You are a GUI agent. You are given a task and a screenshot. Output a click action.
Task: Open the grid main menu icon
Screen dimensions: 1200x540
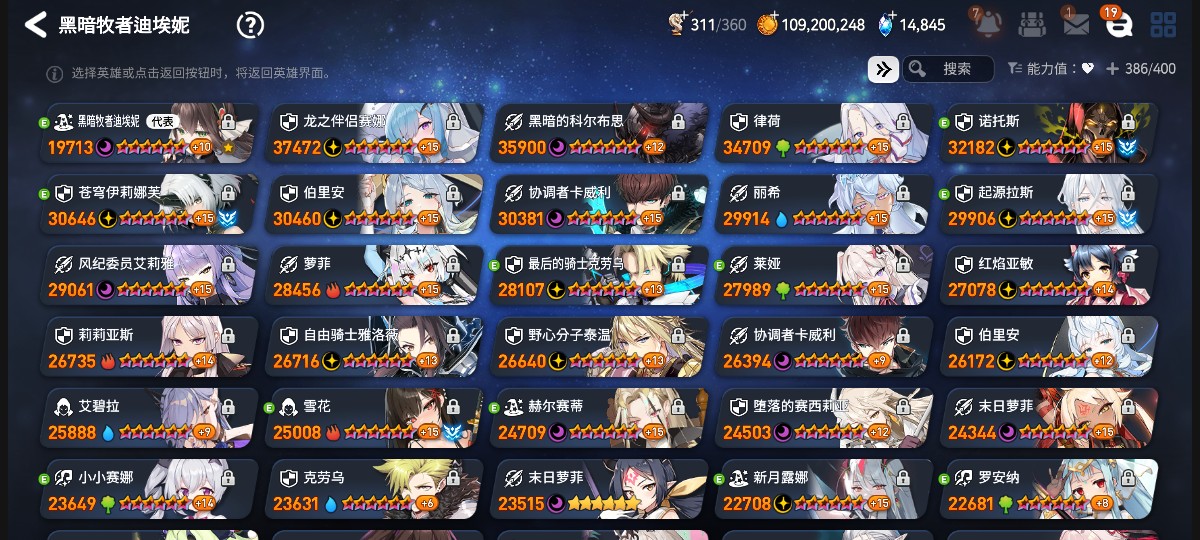point(1163,24)
